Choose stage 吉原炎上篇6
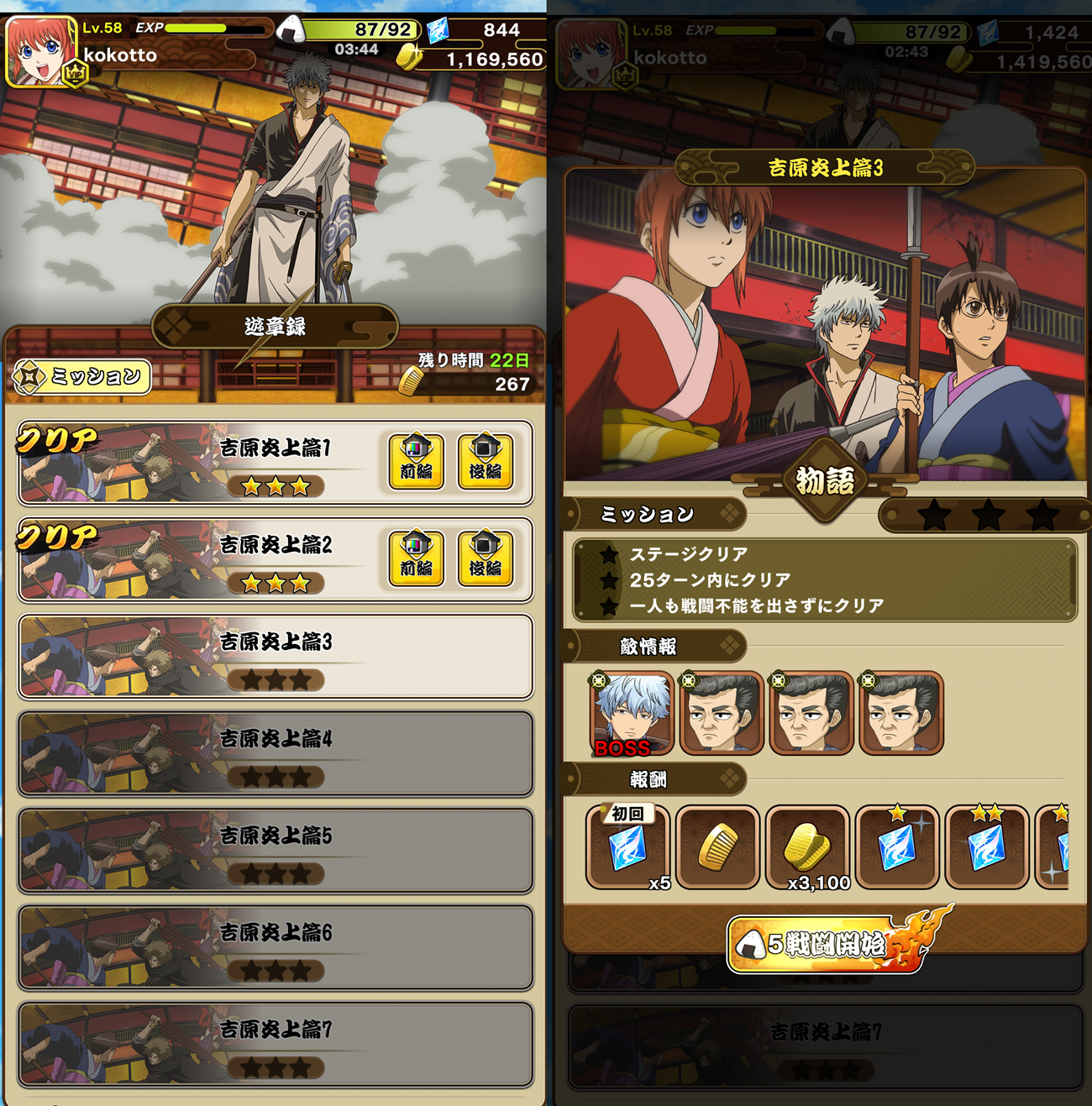The image size is (1092, 1106). 276,948
